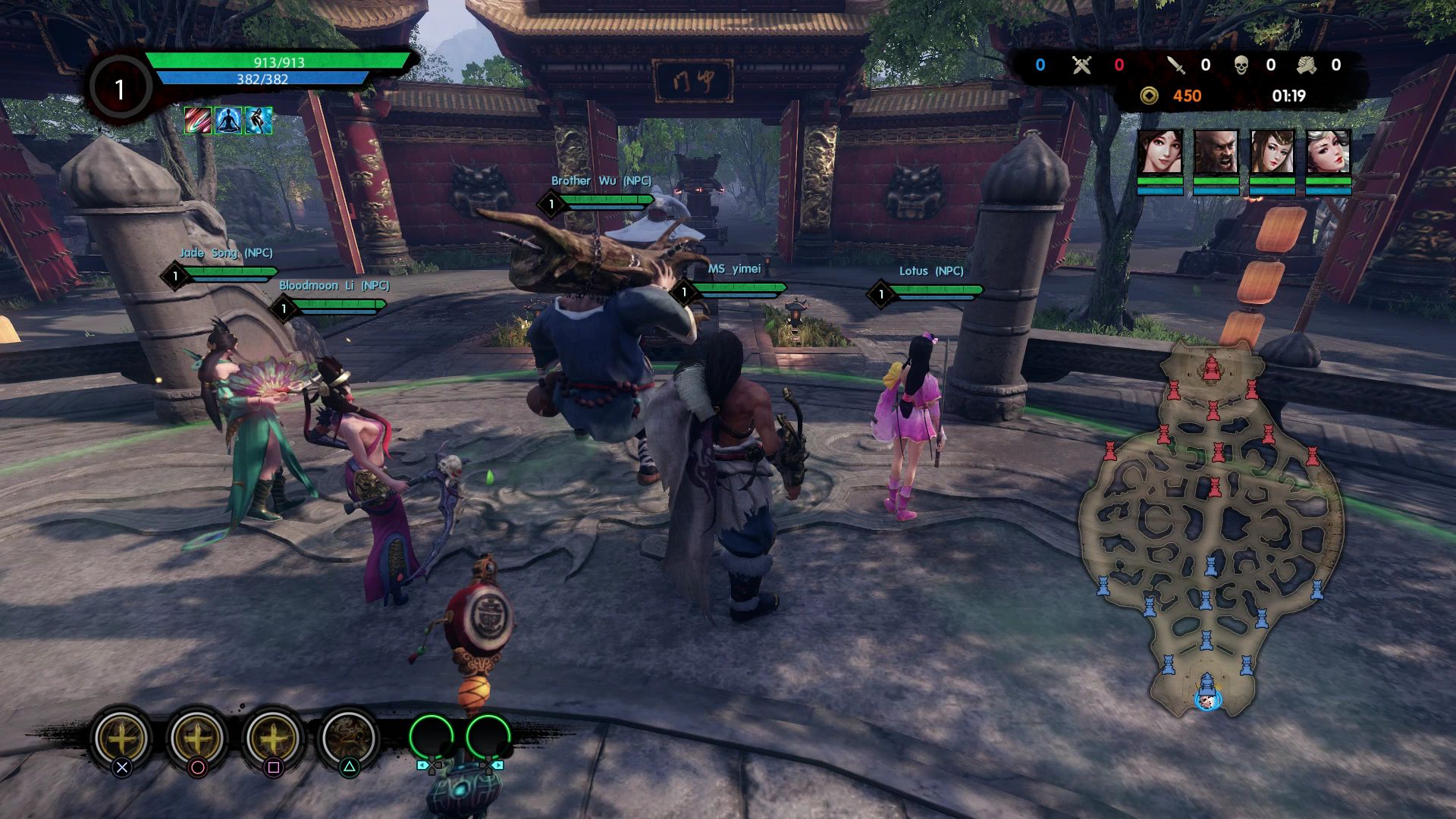Click the meditating figure buff icon
The width and height of the screenshot is (1456, 819).
coord(228,121)
